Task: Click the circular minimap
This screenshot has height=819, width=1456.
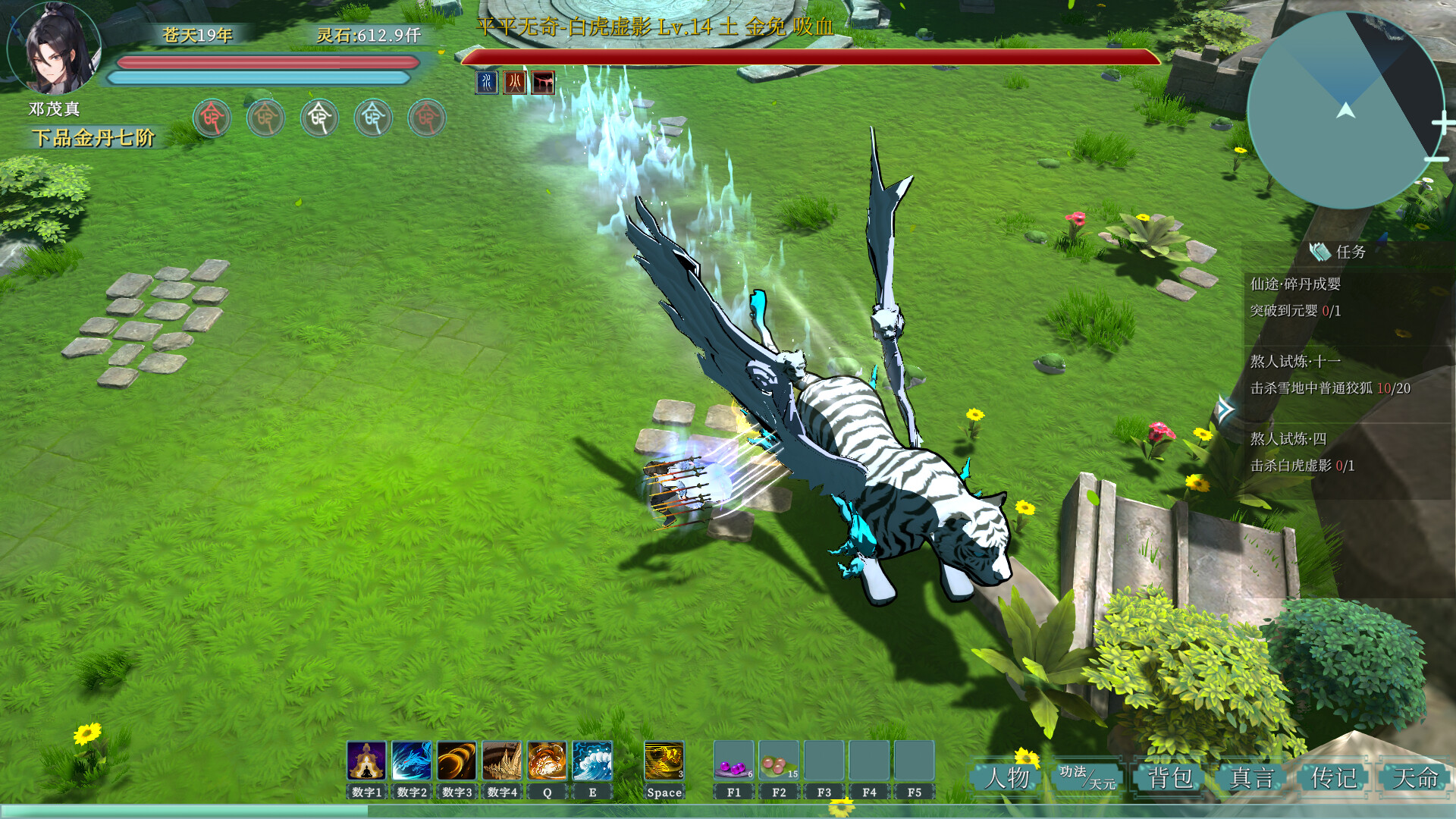Action: pos(1345,110)
